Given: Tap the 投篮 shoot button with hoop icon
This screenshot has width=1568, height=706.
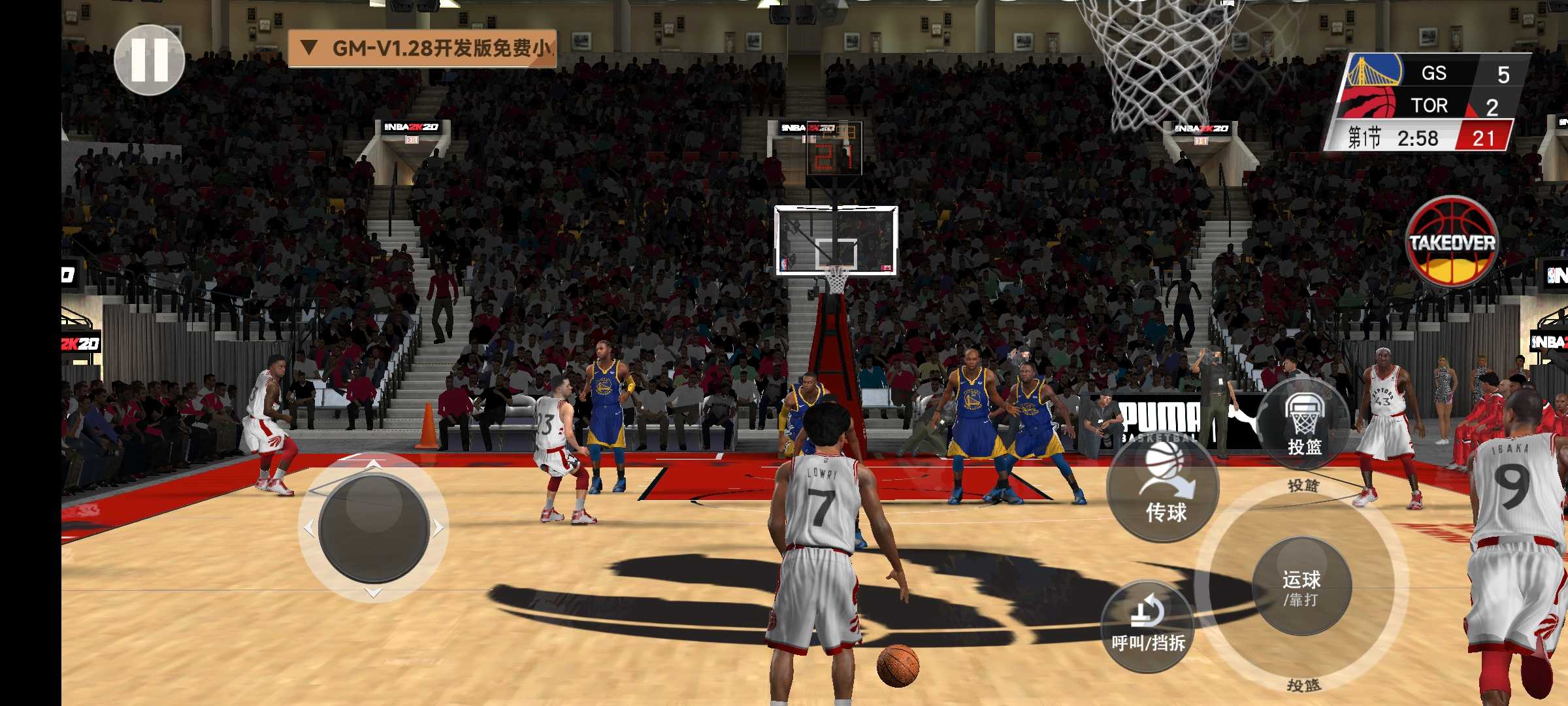Looking at the screenshot, I should point(1304,424).
